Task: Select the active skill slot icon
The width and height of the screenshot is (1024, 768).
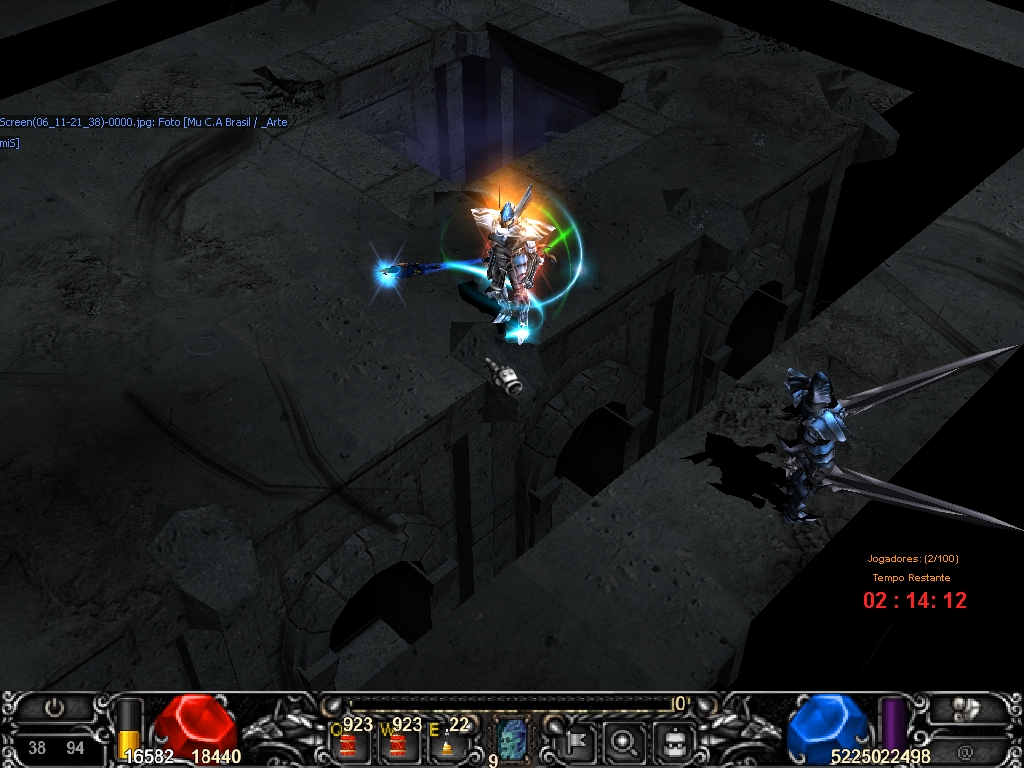Action: 511,739
